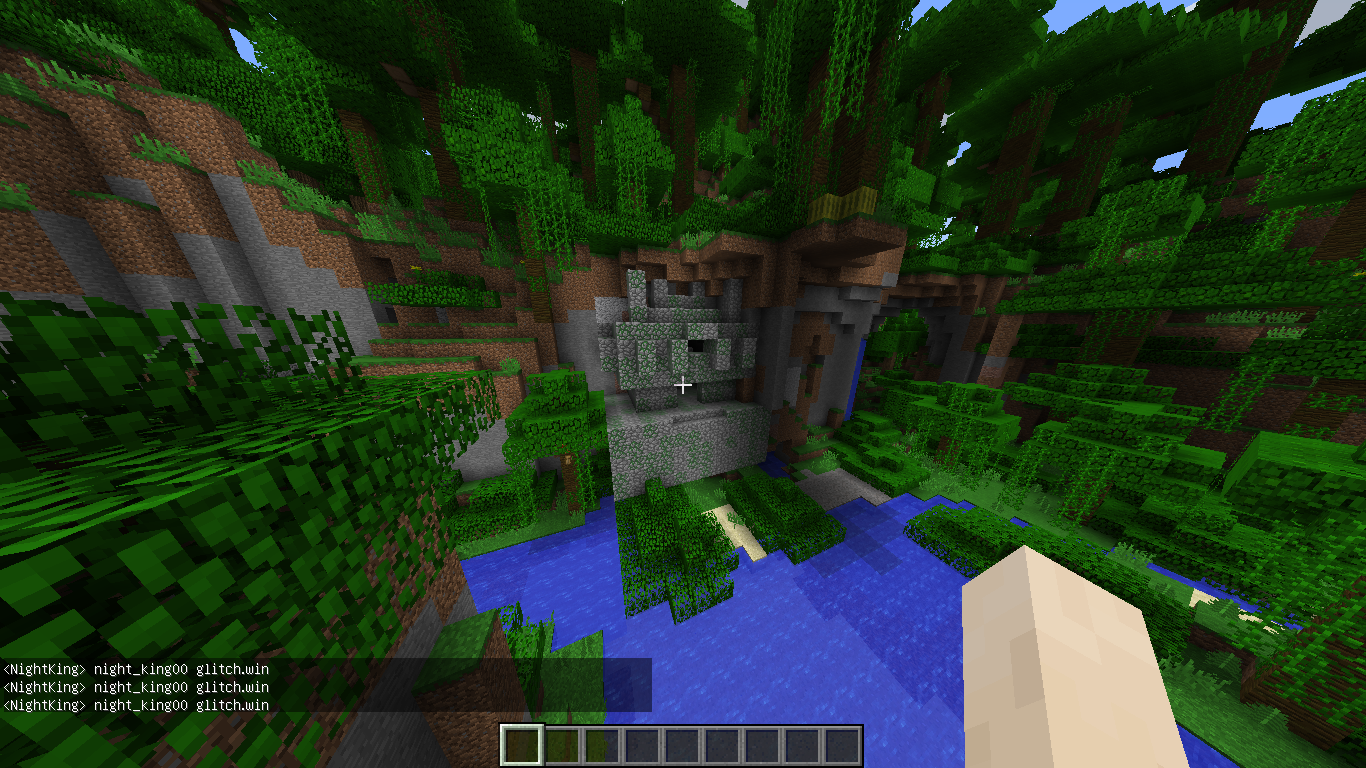Select the highlighted hotbar slot
Viewport: 1366px width, 768px height.
(521, 746)
